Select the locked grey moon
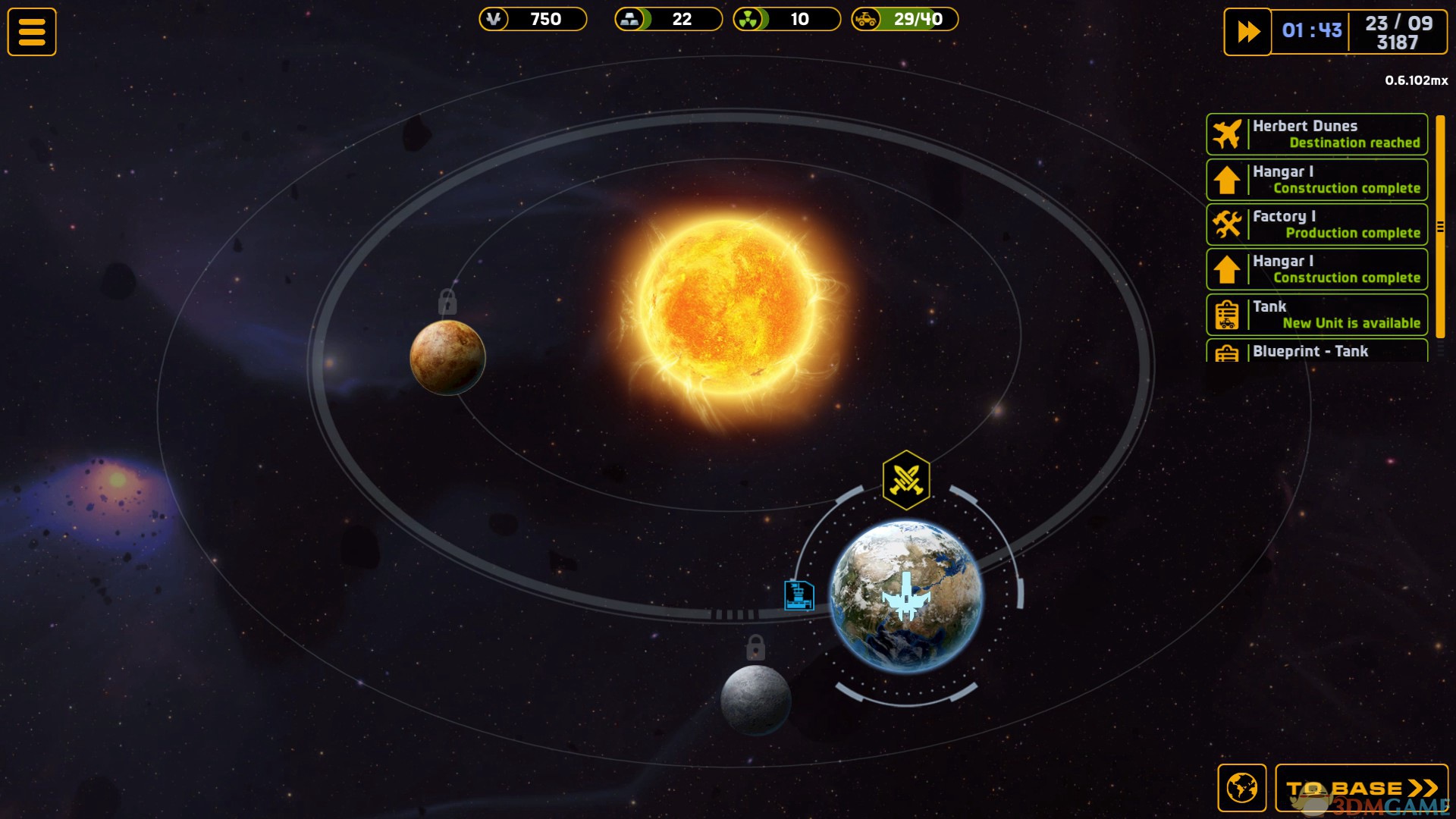Screen dimensions: 1456x819 pyautogui.click(x=755, y=699)
